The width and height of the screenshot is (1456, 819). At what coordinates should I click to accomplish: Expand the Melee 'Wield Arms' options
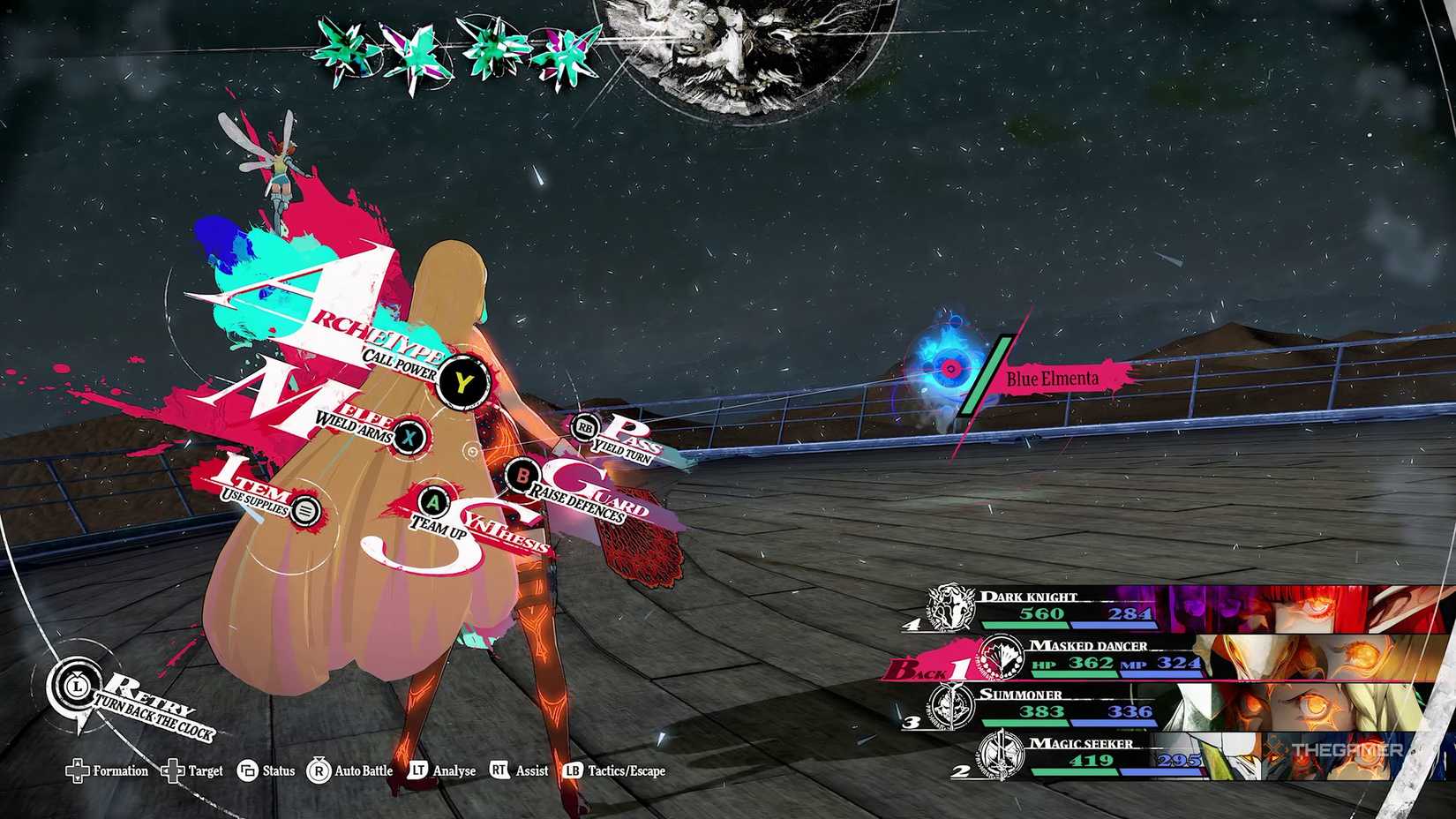coord(409,436)
